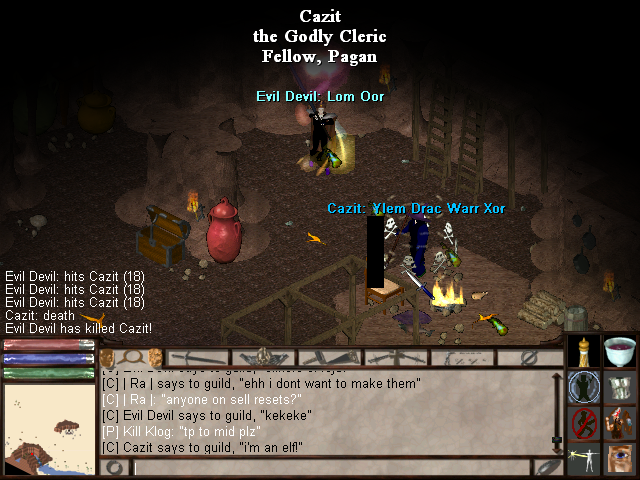Image resolution: width=640 pixels, height=480 pixels.
Task: Select the chess pawn icon slot
Action: pos(584,352)
